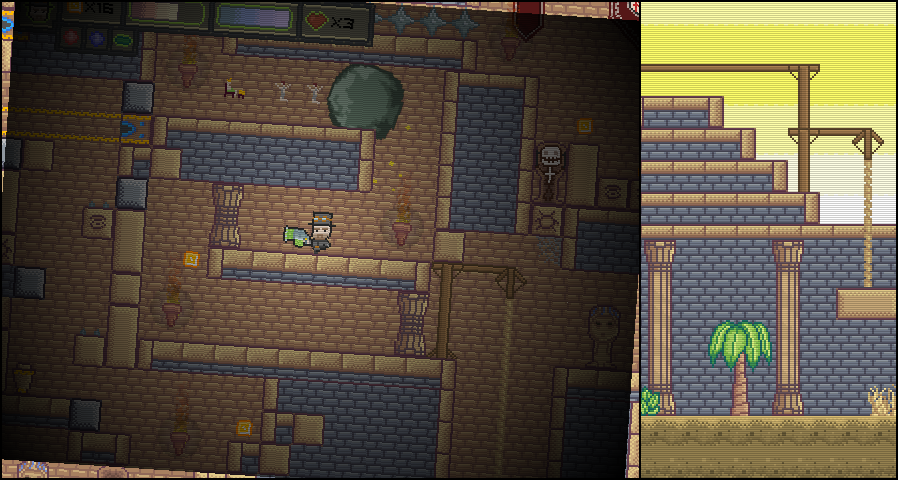Select the blue gem icon in the HUD
898x480 pixels.
click(x=97, y=39)
